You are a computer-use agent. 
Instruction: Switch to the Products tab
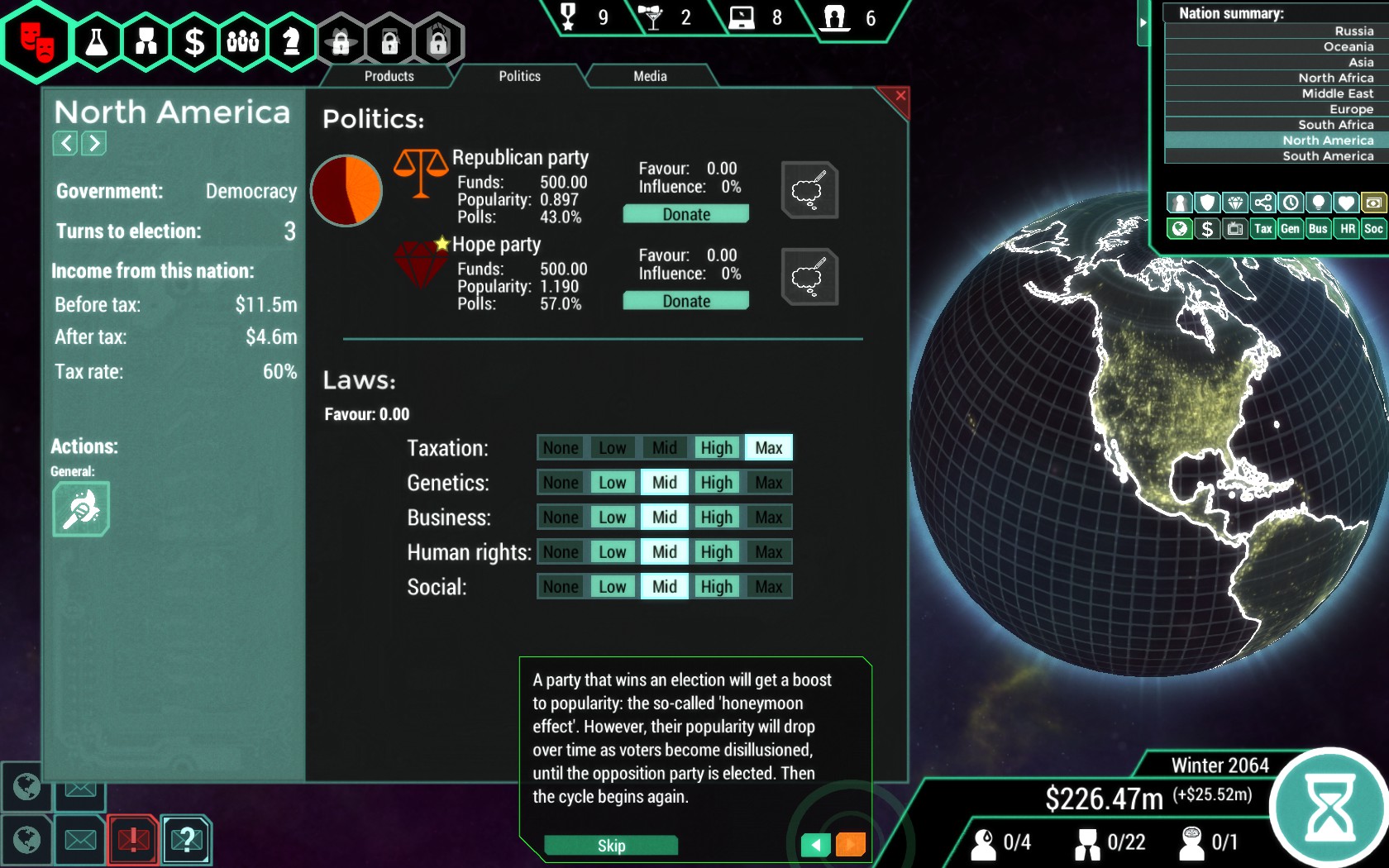coord(389,76)
